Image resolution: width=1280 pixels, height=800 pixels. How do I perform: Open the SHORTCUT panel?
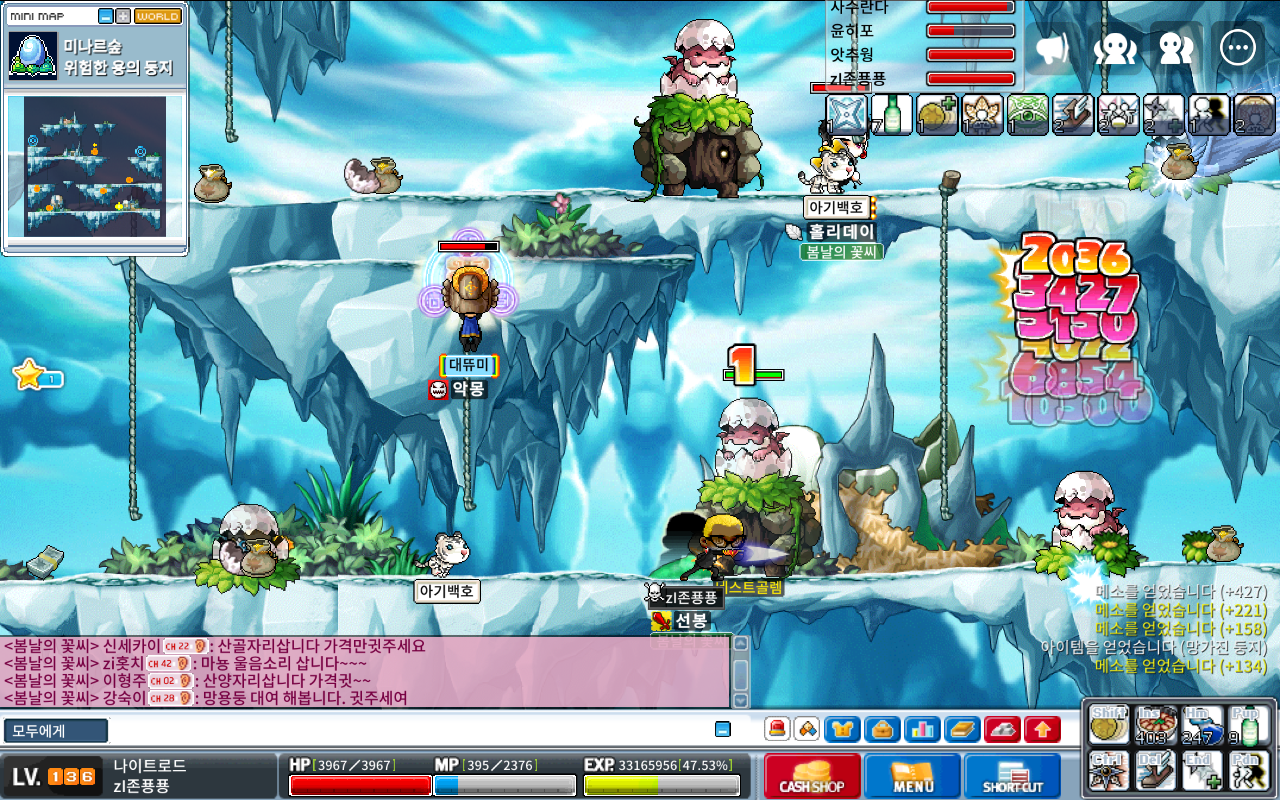[1012, 776]
